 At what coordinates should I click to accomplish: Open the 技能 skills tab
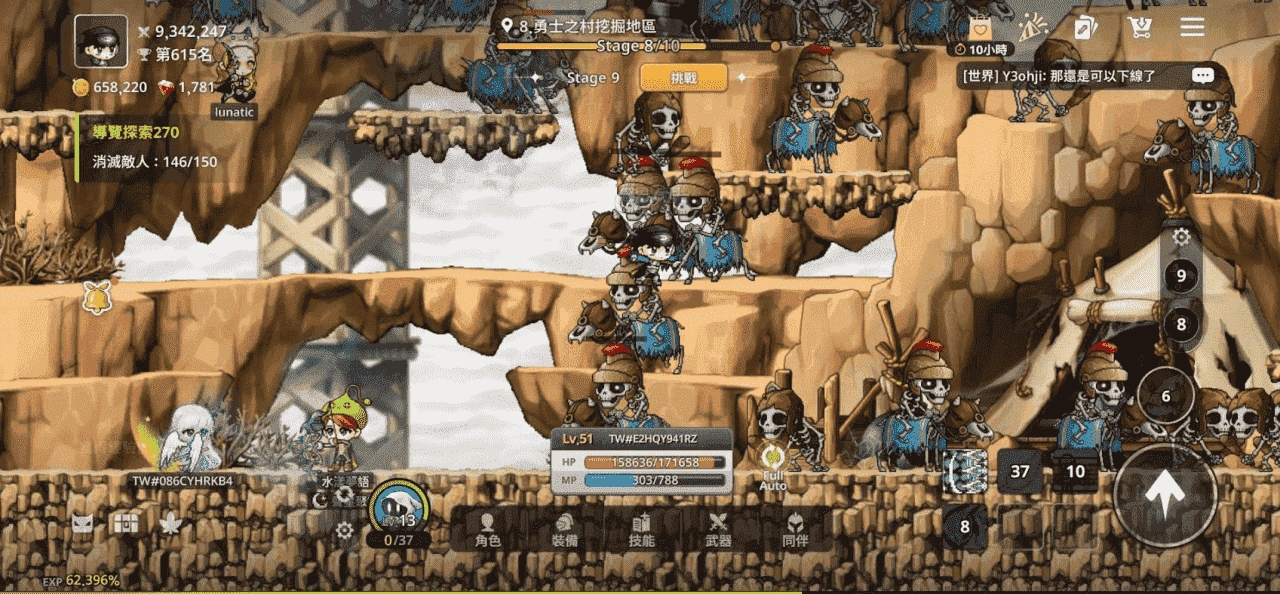642,529
